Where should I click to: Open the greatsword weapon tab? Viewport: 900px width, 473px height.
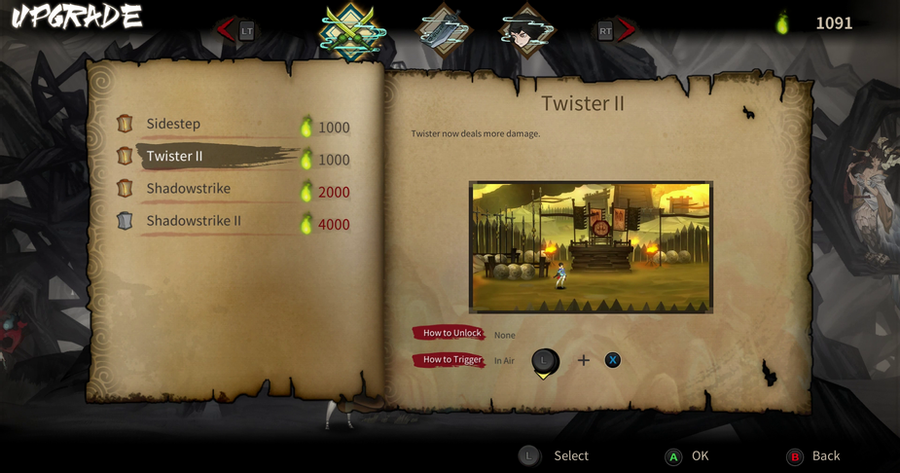click(x=443, y=30)
